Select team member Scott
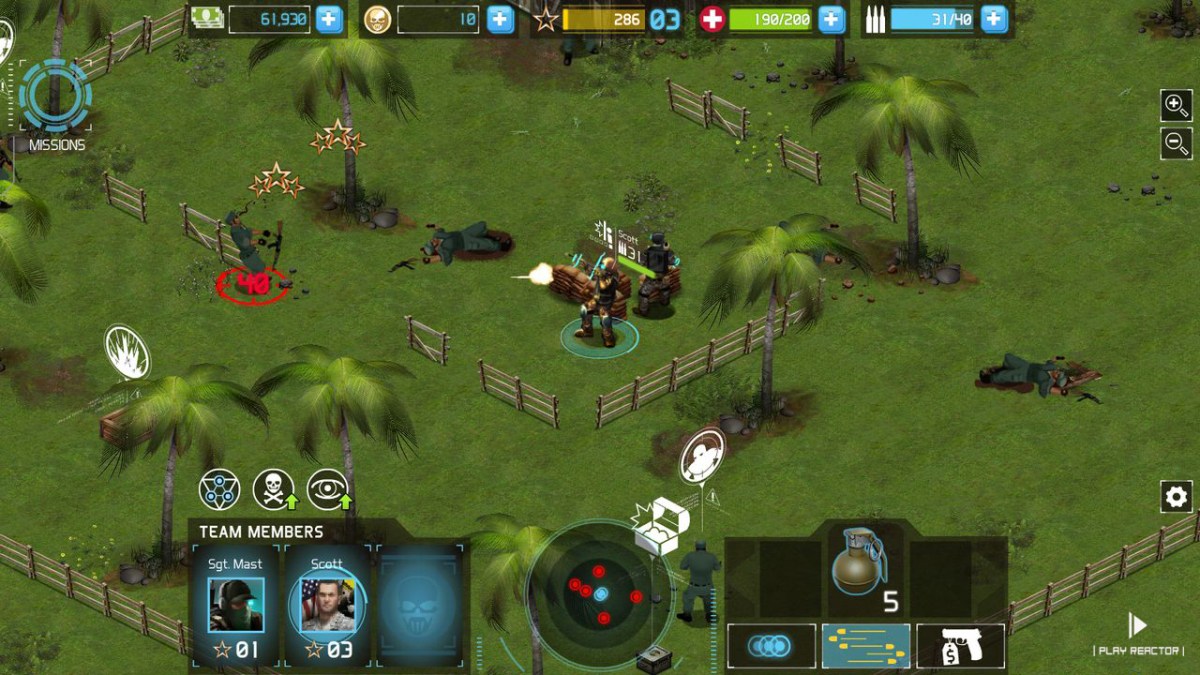Image resolution: width=1200 pixels, height=675 pixels. pos(328,604)
